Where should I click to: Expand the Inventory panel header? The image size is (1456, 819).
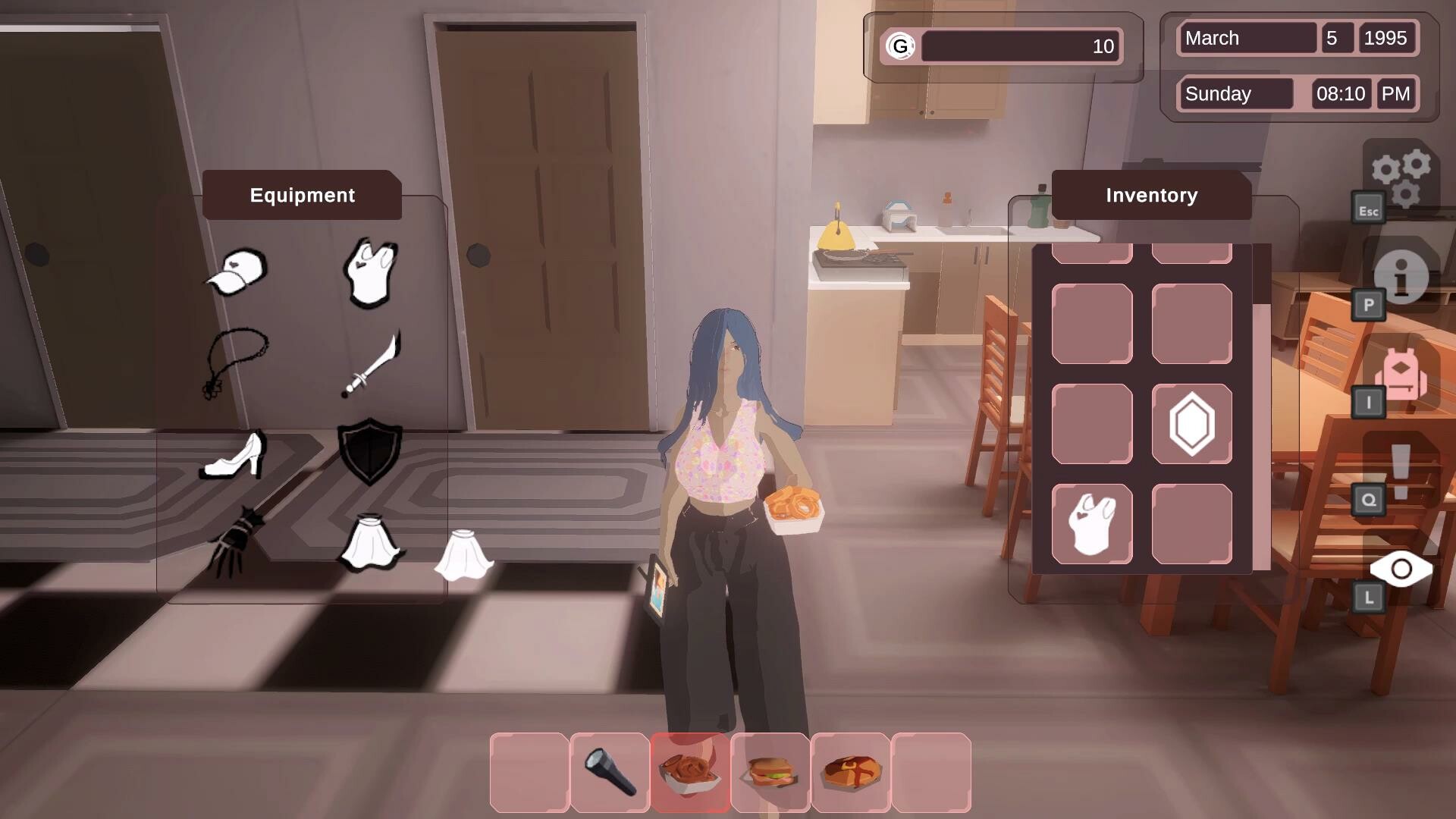click(x=1150, y=196)
